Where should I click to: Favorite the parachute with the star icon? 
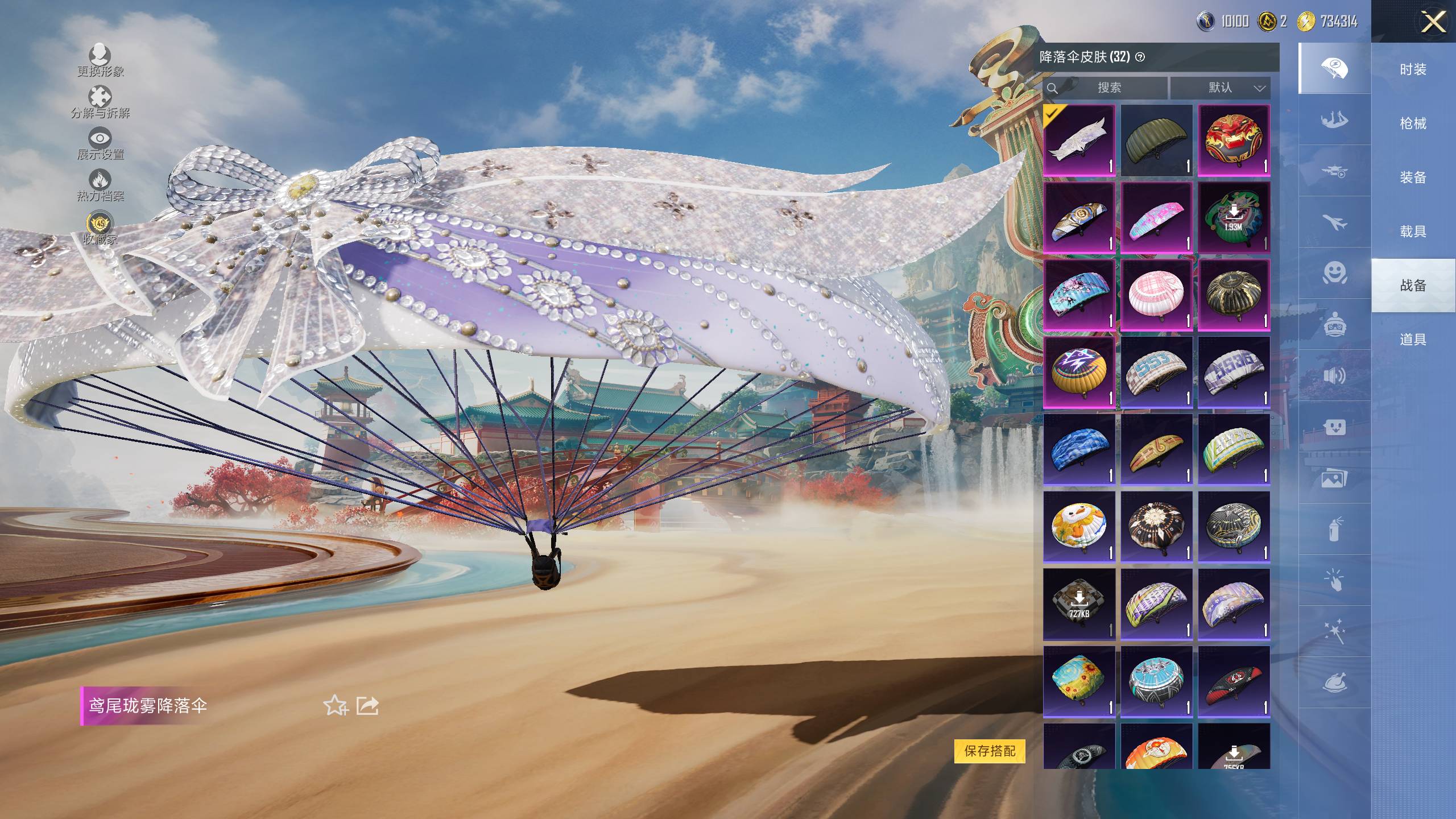click(x=335, y=706)
